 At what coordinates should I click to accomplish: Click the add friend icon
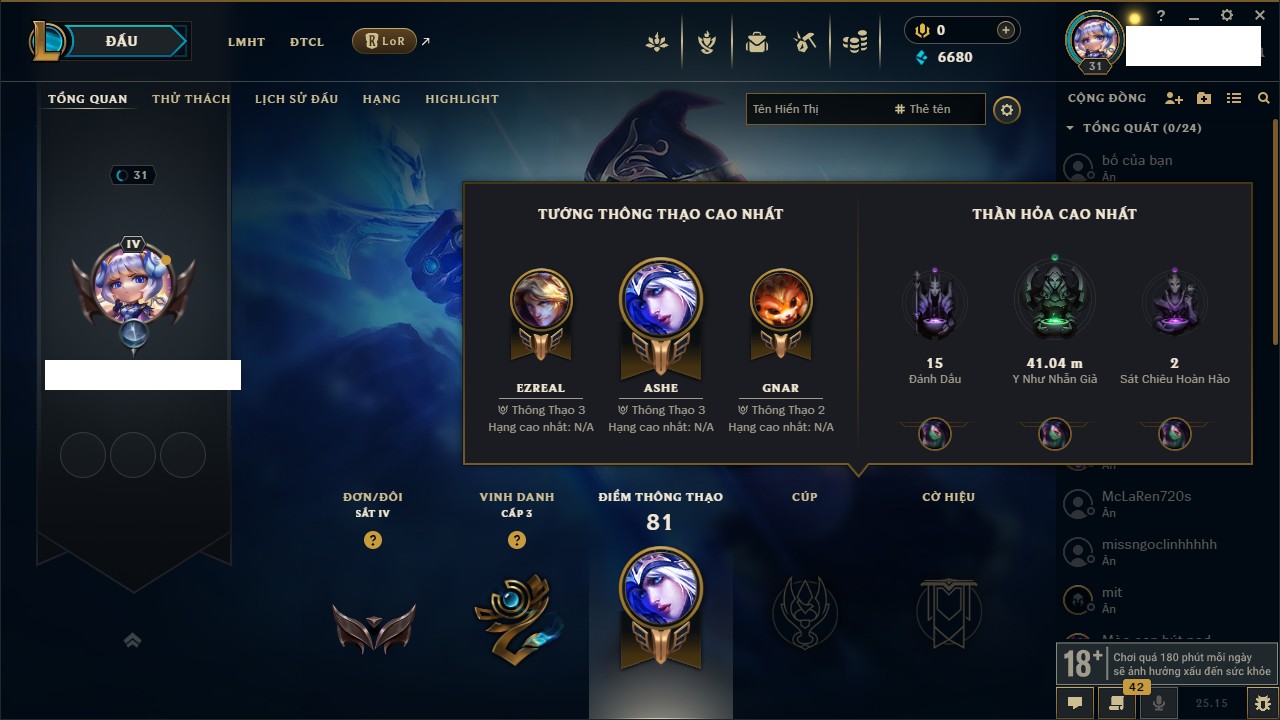click(x=1174, y=98)
